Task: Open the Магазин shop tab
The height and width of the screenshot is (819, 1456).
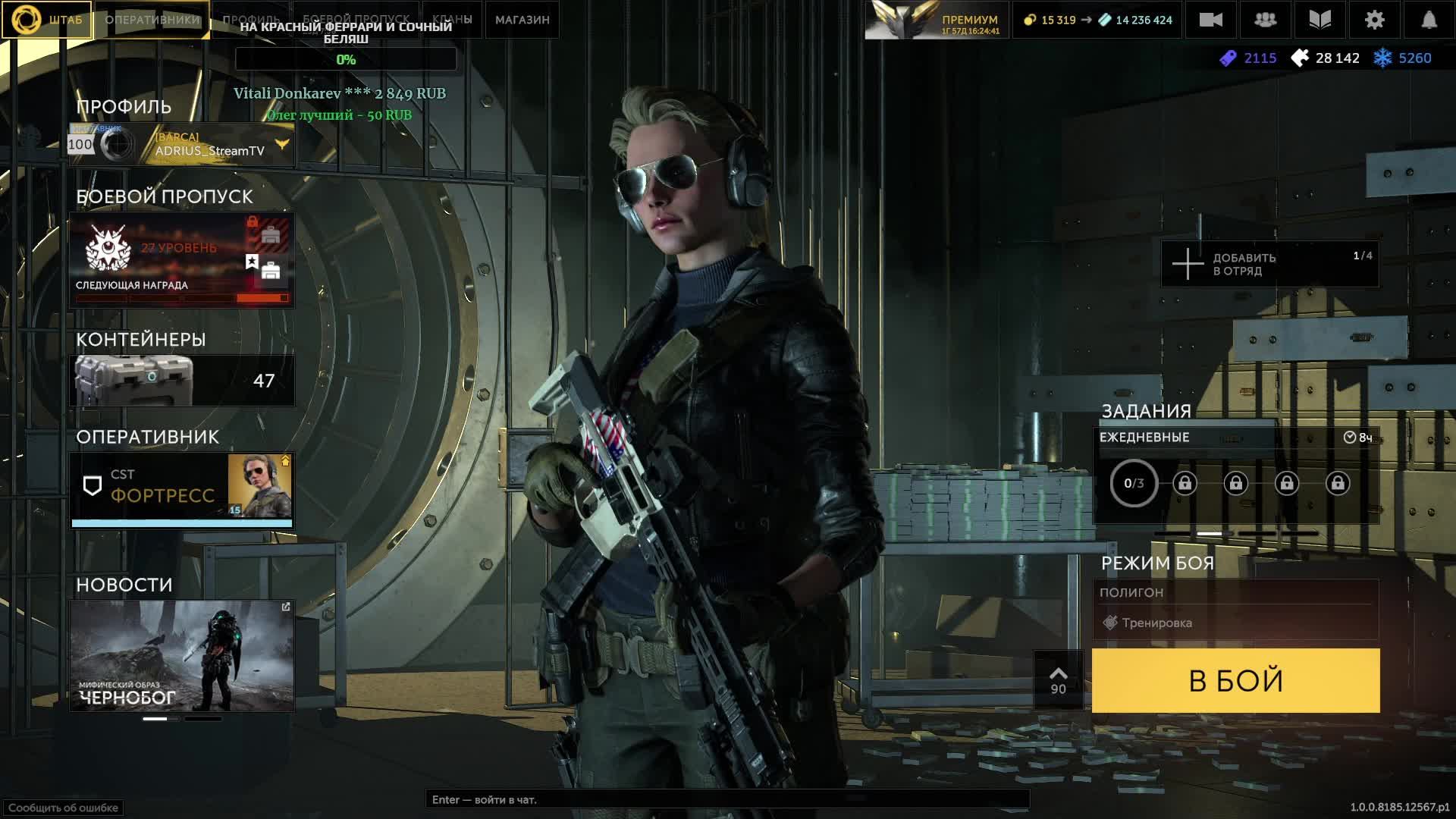Action: (522, 20)
